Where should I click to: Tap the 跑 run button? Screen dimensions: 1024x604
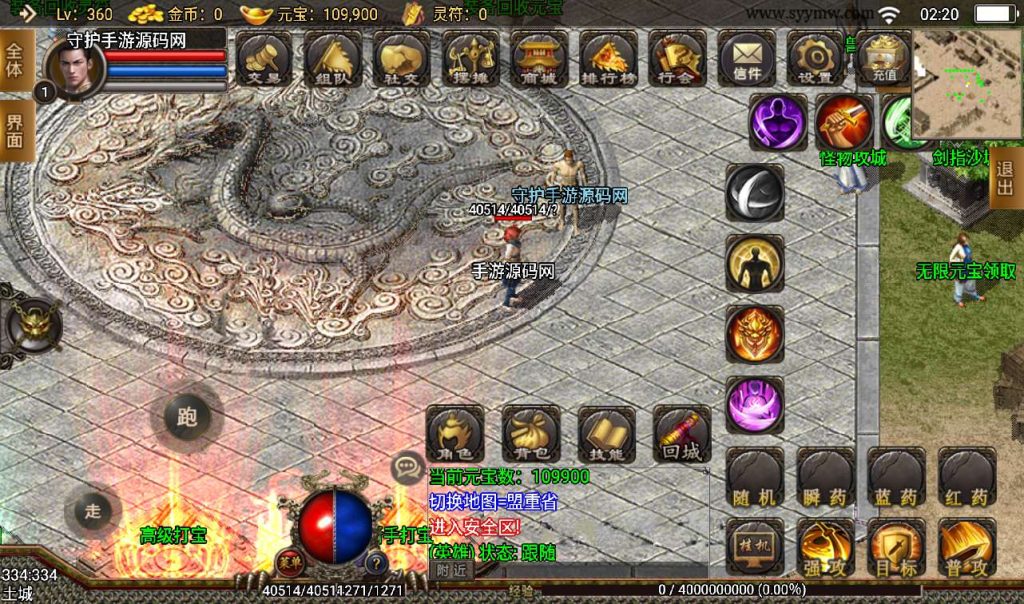click(187, 417)
